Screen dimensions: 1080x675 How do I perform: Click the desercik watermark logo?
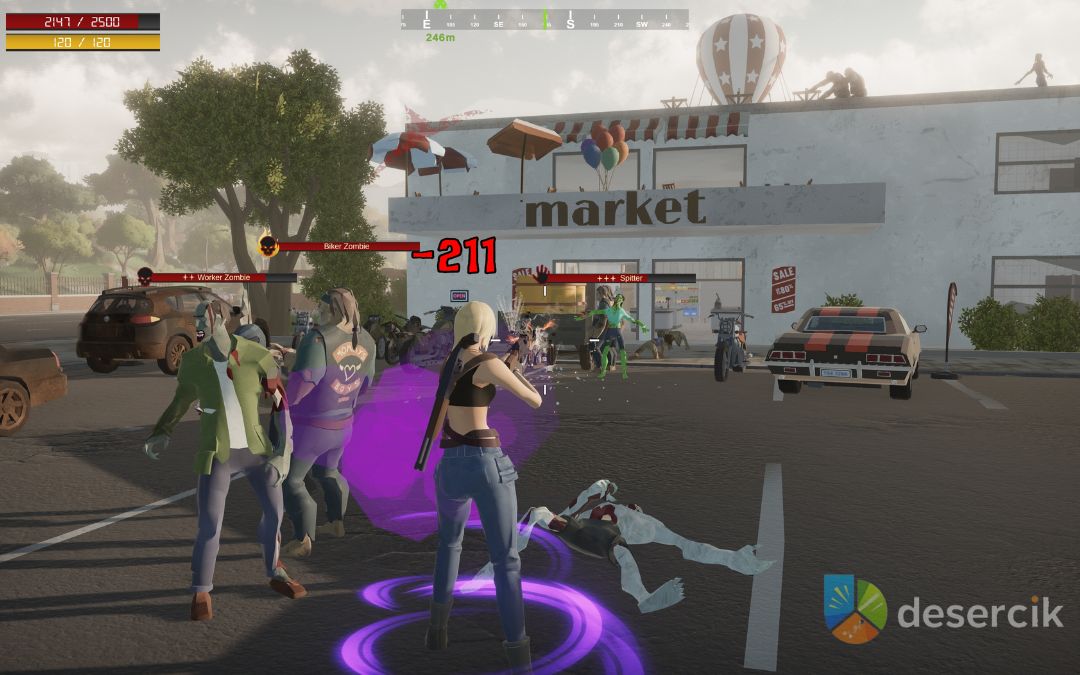[855, 609]
